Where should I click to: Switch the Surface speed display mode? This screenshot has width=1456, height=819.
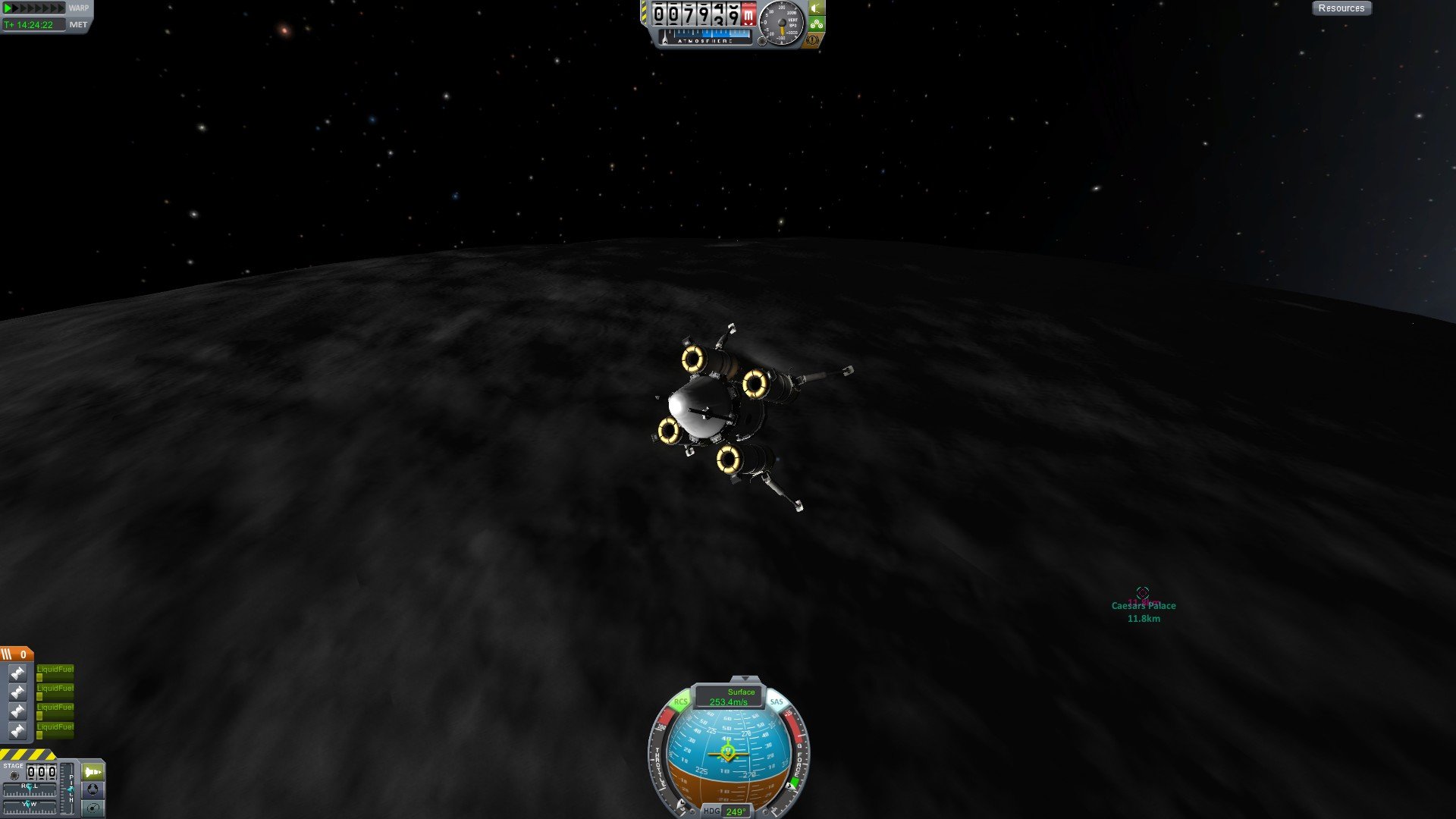coord(730,697)
